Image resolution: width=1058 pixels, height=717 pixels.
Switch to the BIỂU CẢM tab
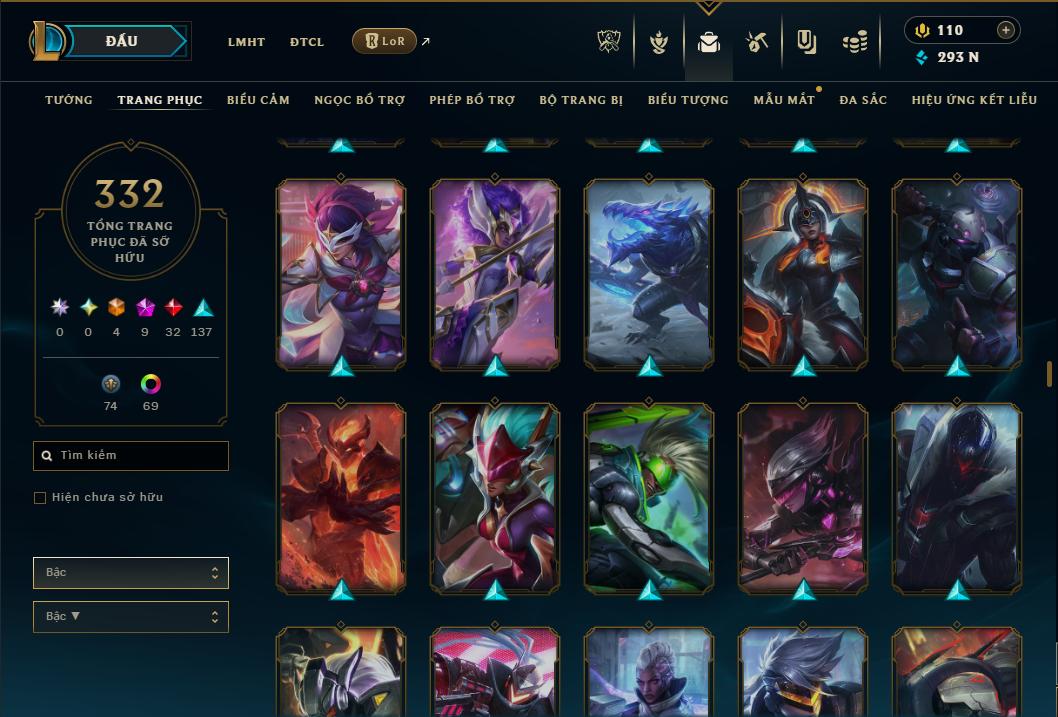click(x=258, y=100)
